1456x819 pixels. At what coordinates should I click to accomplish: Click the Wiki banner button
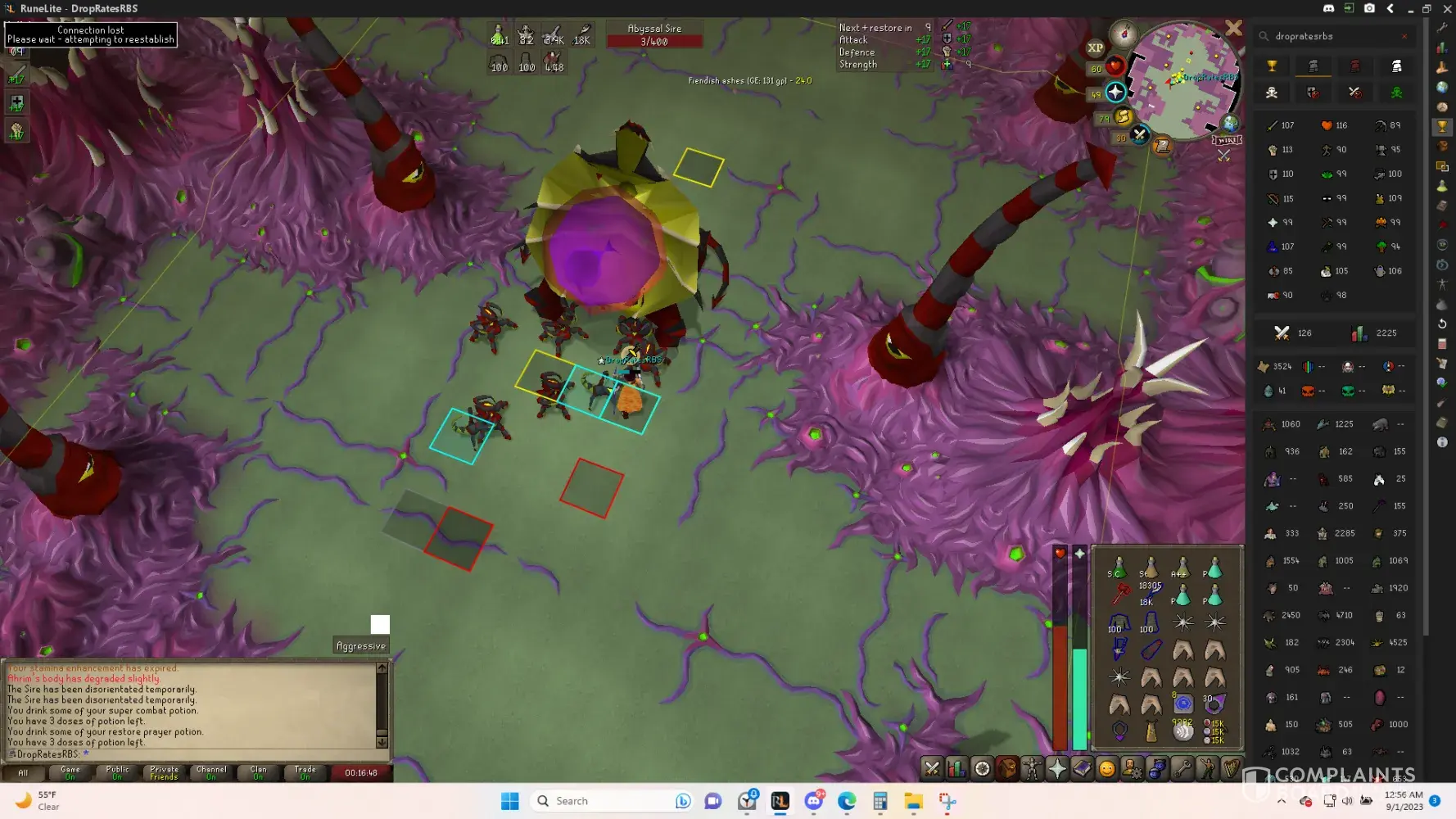click(1228, 140)
